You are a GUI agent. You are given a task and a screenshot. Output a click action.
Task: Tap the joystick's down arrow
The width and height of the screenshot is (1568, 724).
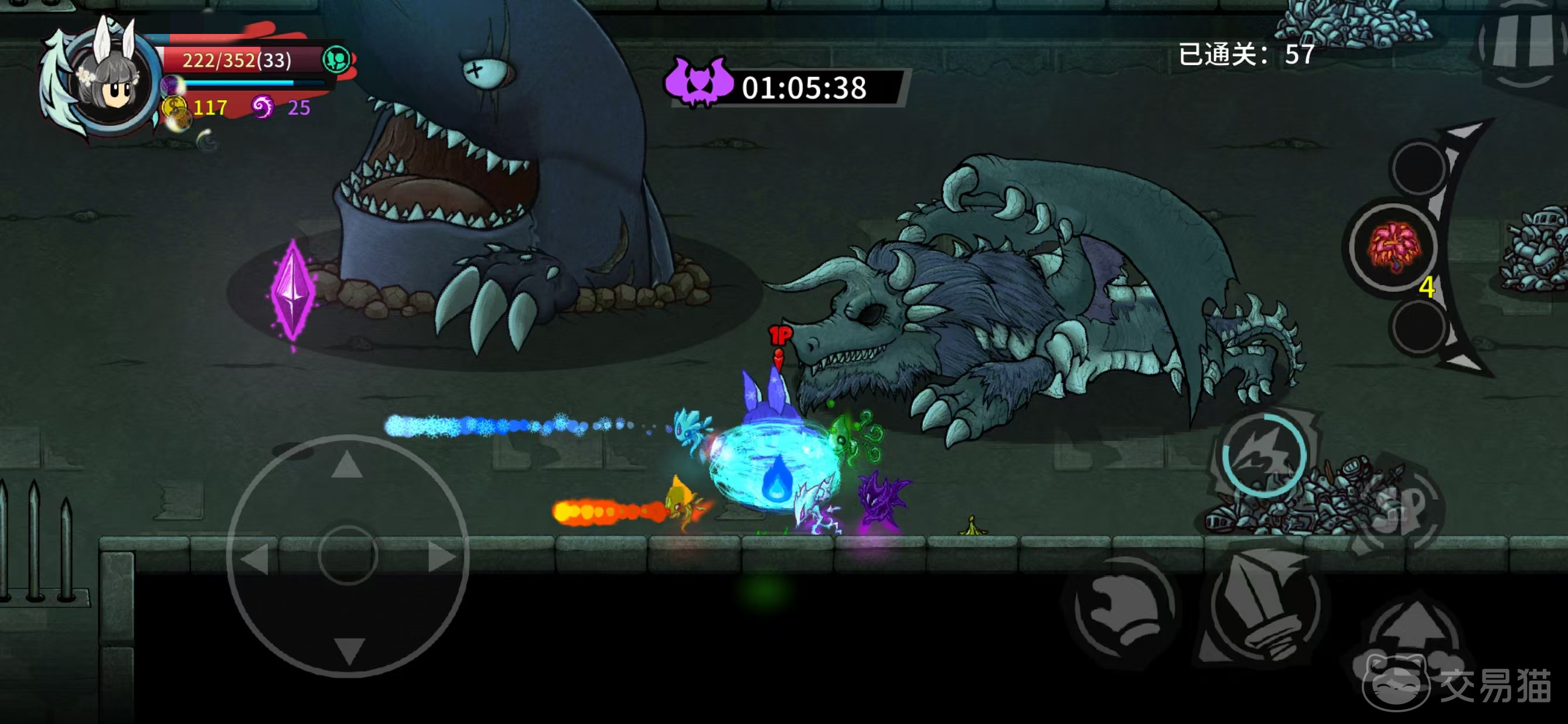click(348, 648)
